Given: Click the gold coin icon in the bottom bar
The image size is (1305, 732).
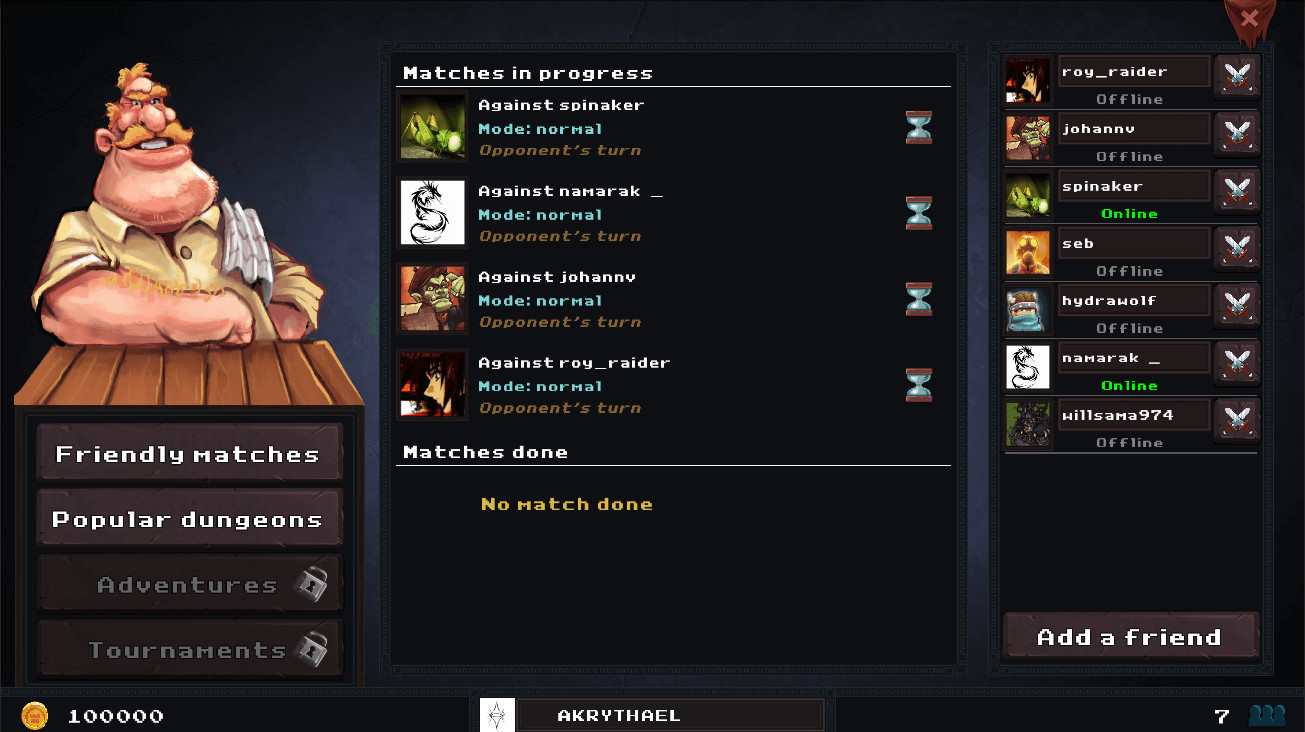Looking at the screenshot, I should (36, 715).
